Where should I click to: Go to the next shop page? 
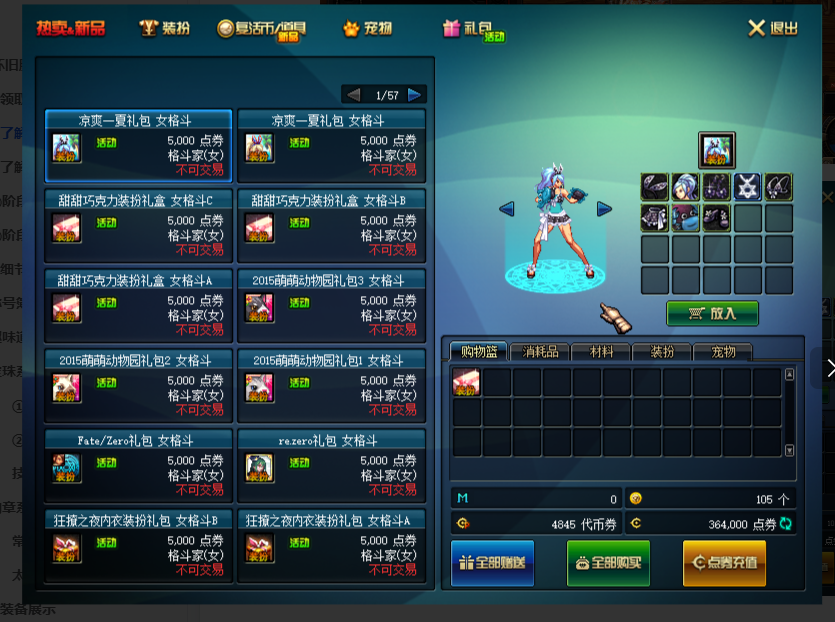[415, 95]
